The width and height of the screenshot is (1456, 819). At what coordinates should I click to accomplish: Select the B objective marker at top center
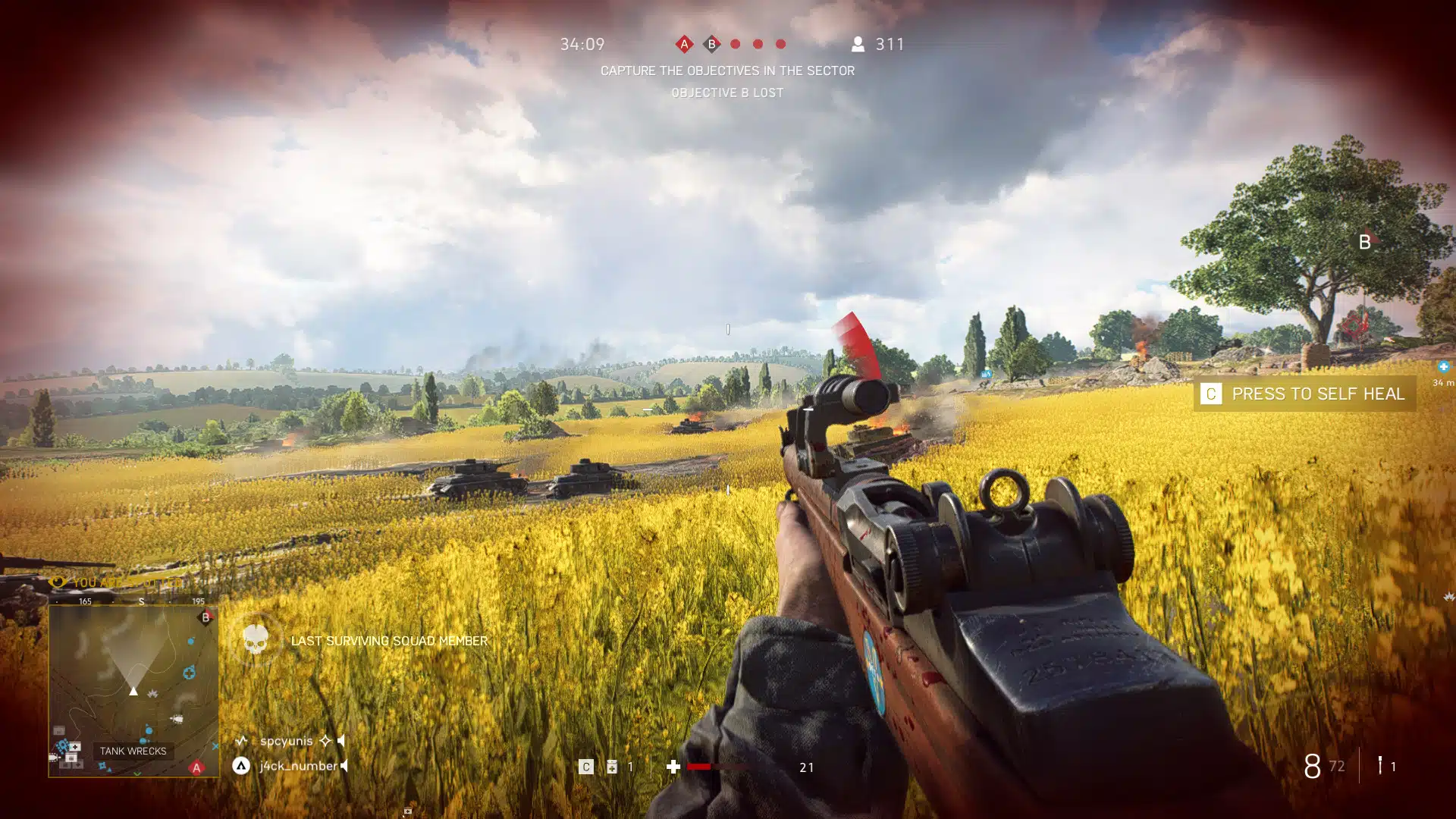[711, 44]
